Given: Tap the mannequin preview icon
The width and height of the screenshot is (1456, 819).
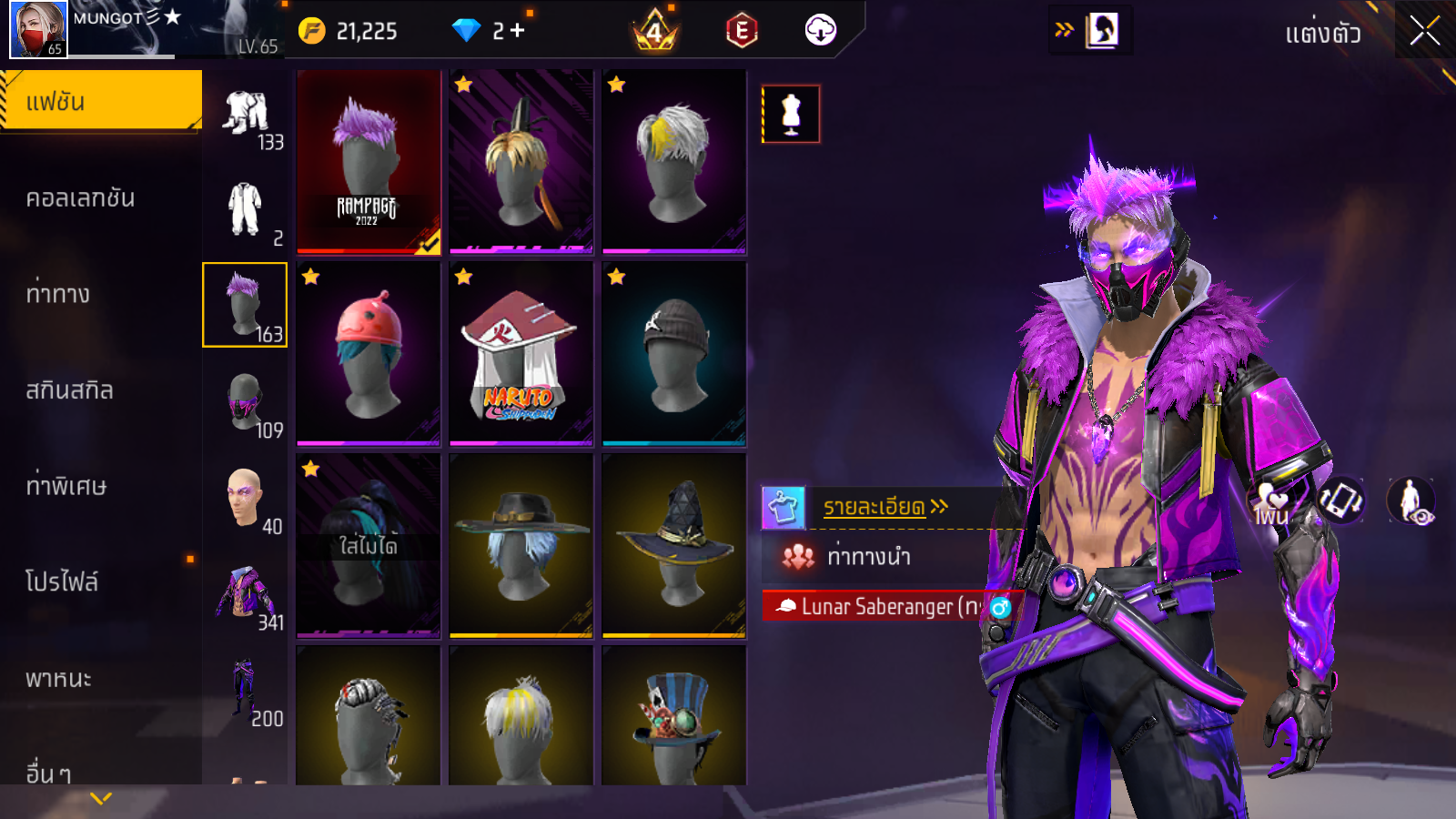Looking at the screenshot, I should tap(791, 115).
